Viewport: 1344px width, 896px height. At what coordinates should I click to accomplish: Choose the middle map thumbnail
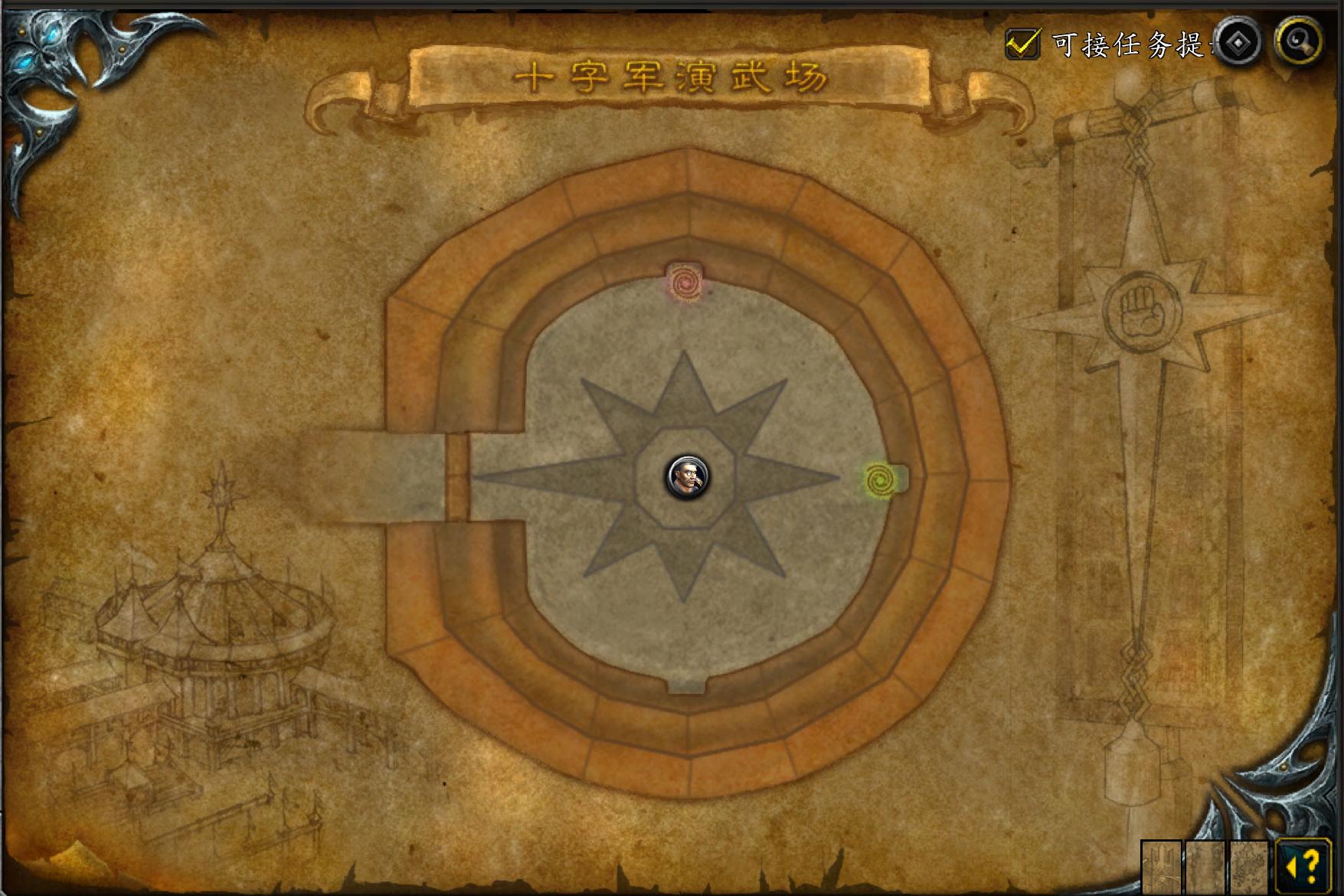[1205, 867]
